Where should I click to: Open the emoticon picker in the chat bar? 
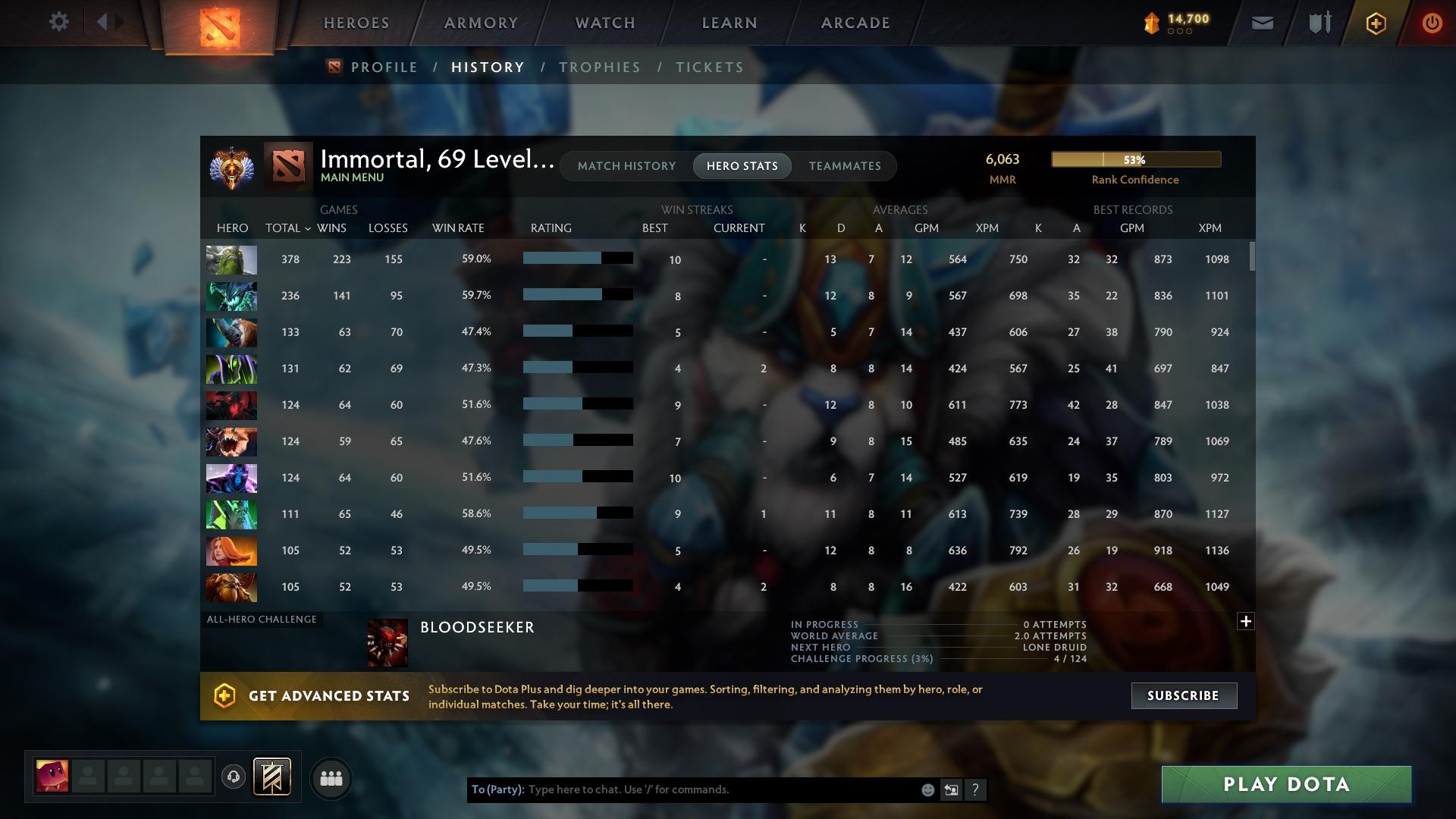pos(927,789)
